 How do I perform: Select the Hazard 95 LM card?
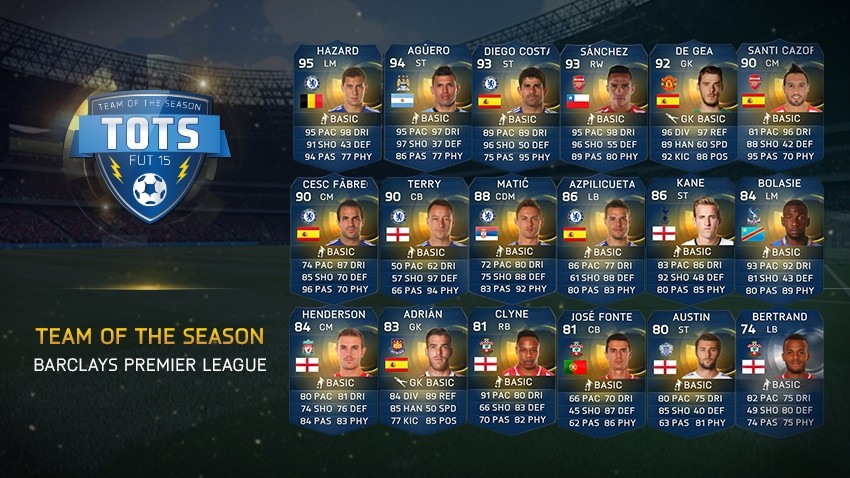coord(334,105)
